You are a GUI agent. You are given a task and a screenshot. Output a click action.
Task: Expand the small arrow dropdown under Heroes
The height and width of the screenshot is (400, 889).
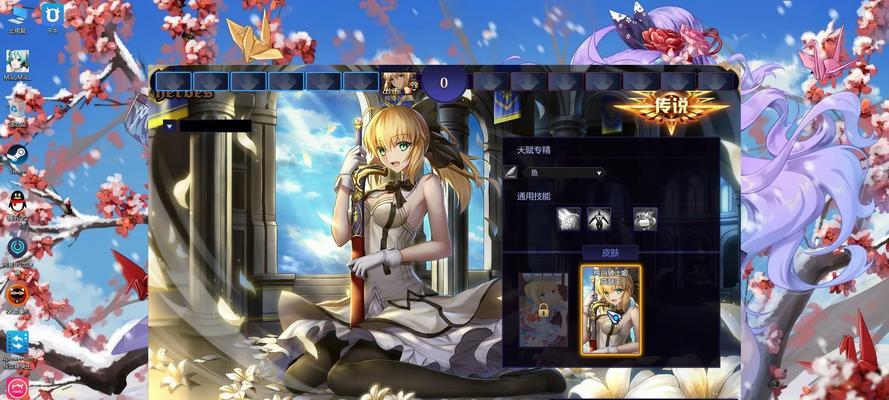point(170,126)
